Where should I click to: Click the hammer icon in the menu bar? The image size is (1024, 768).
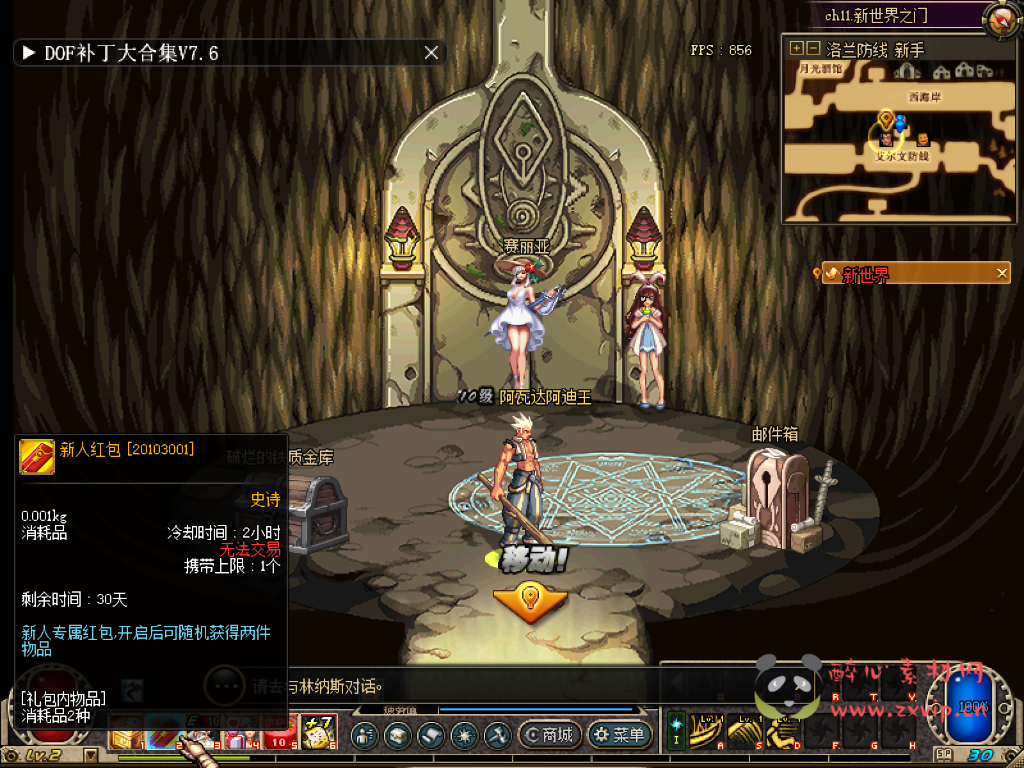coord(497,736)
